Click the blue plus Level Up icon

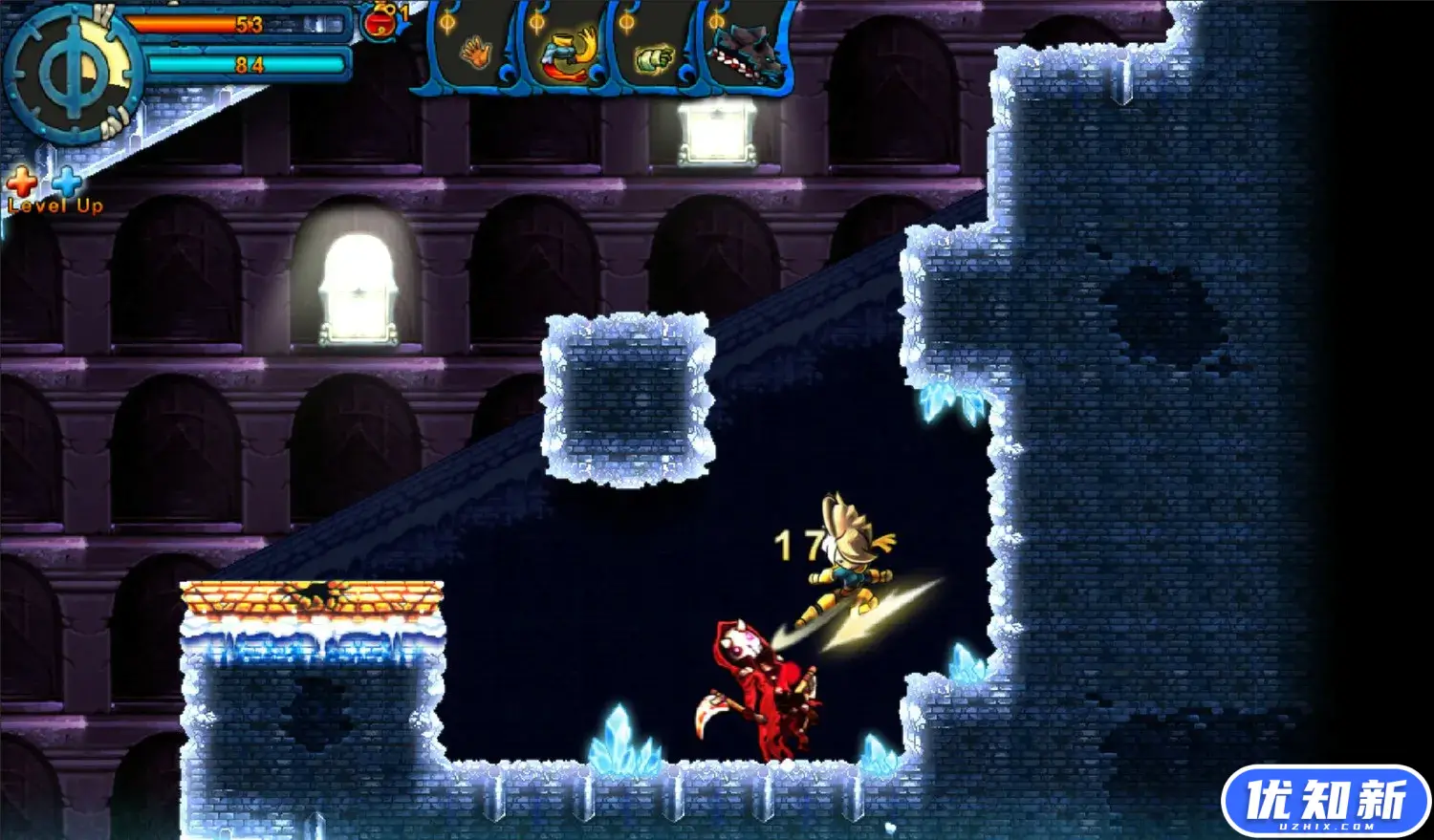[x=67, y=181]
